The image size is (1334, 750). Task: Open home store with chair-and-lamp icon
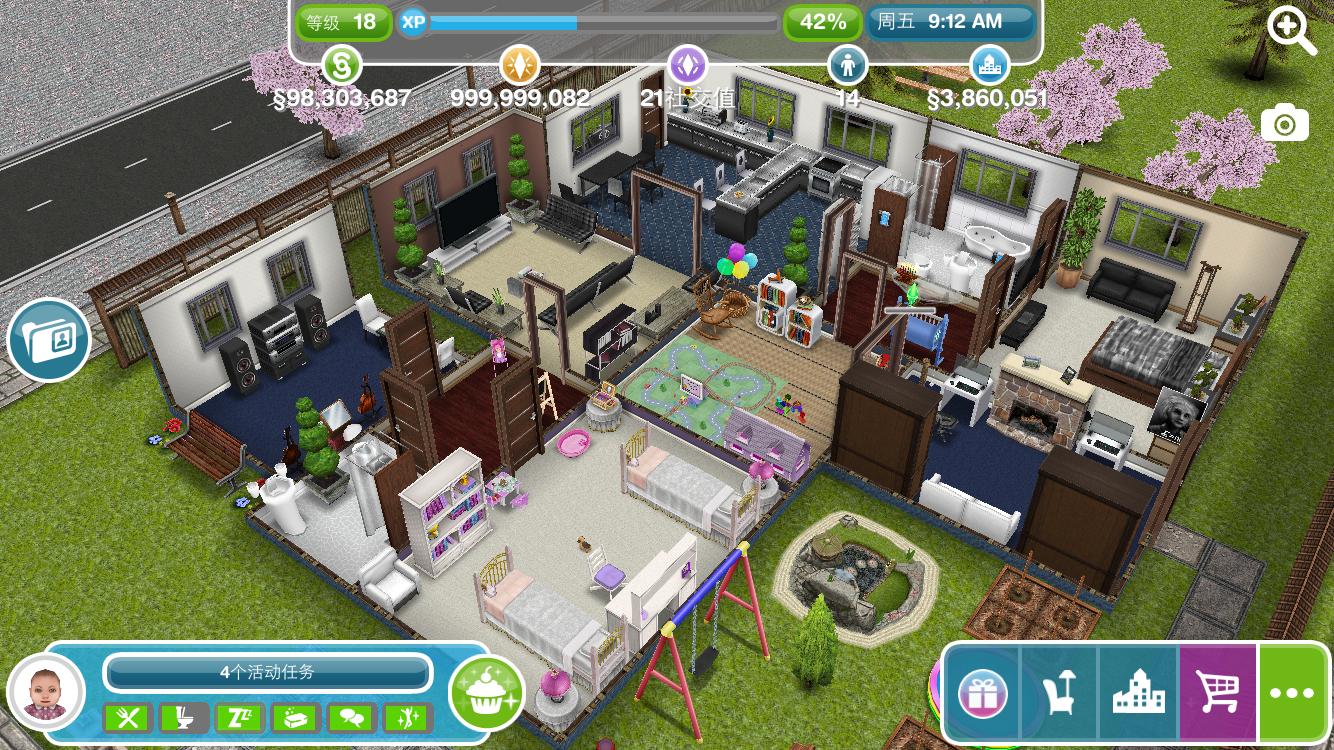coord(1059,693)
